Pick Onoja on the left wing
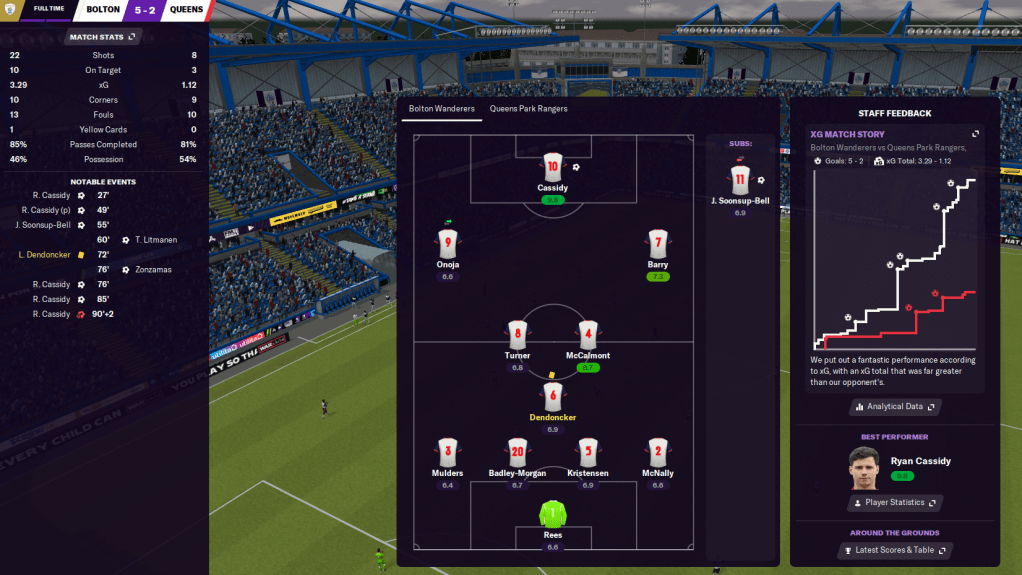 click(x=447, y=243)
